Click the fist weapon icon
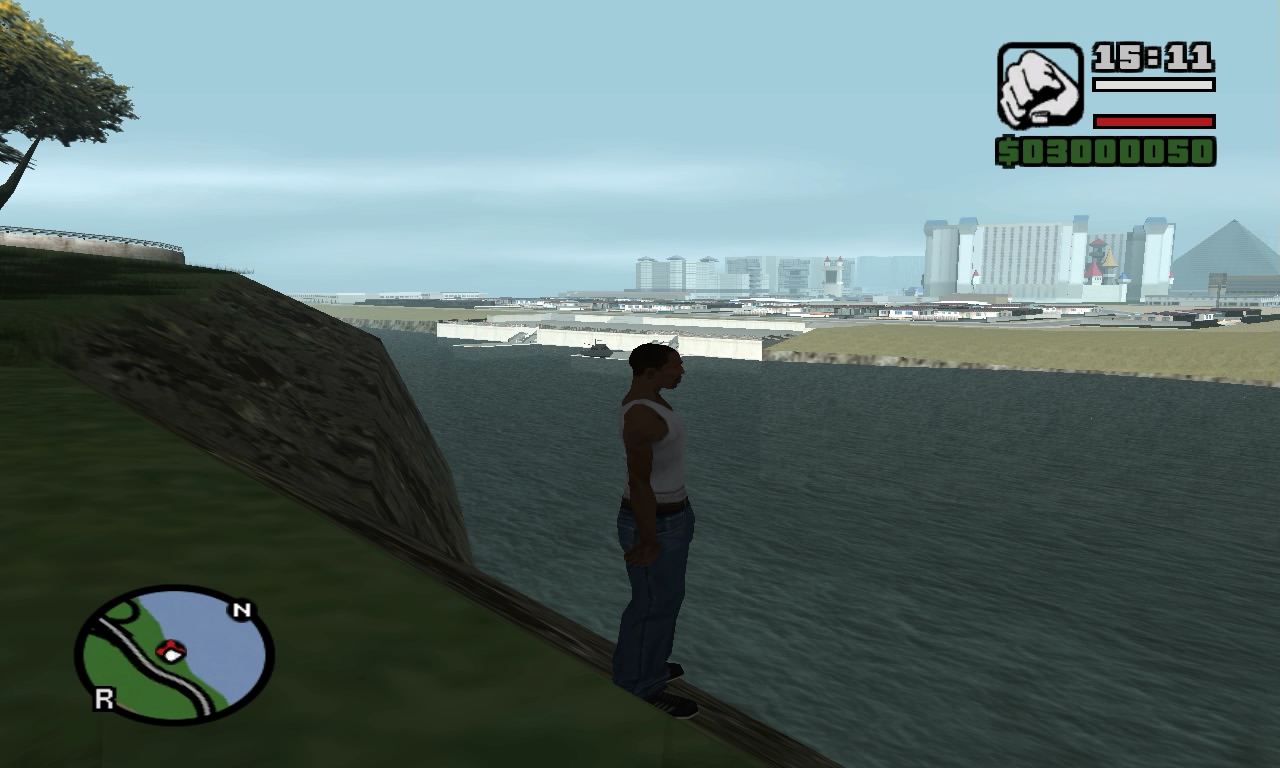The width and height of the screenshot is (1280, 768). pos(1040,85)
